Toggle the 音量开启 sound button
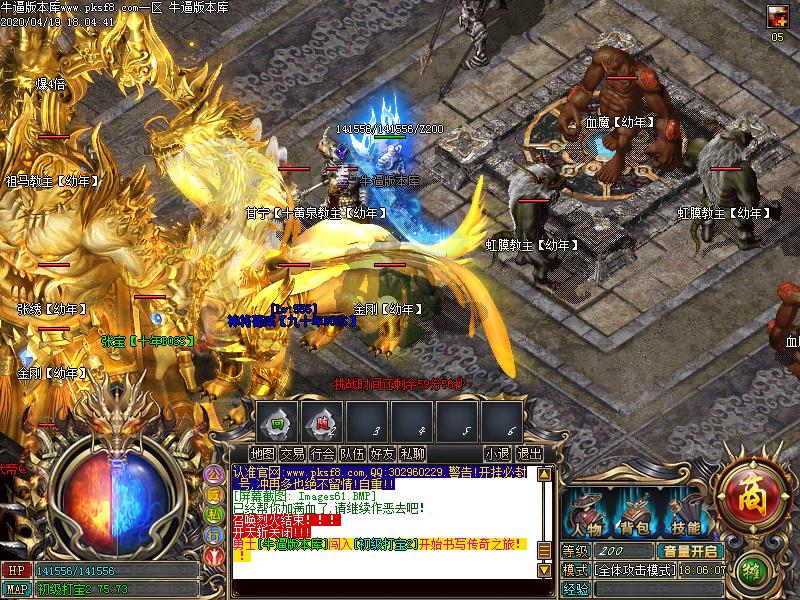Screen dimensions: 800x600 pyautogui.click(x=689, y=551)
